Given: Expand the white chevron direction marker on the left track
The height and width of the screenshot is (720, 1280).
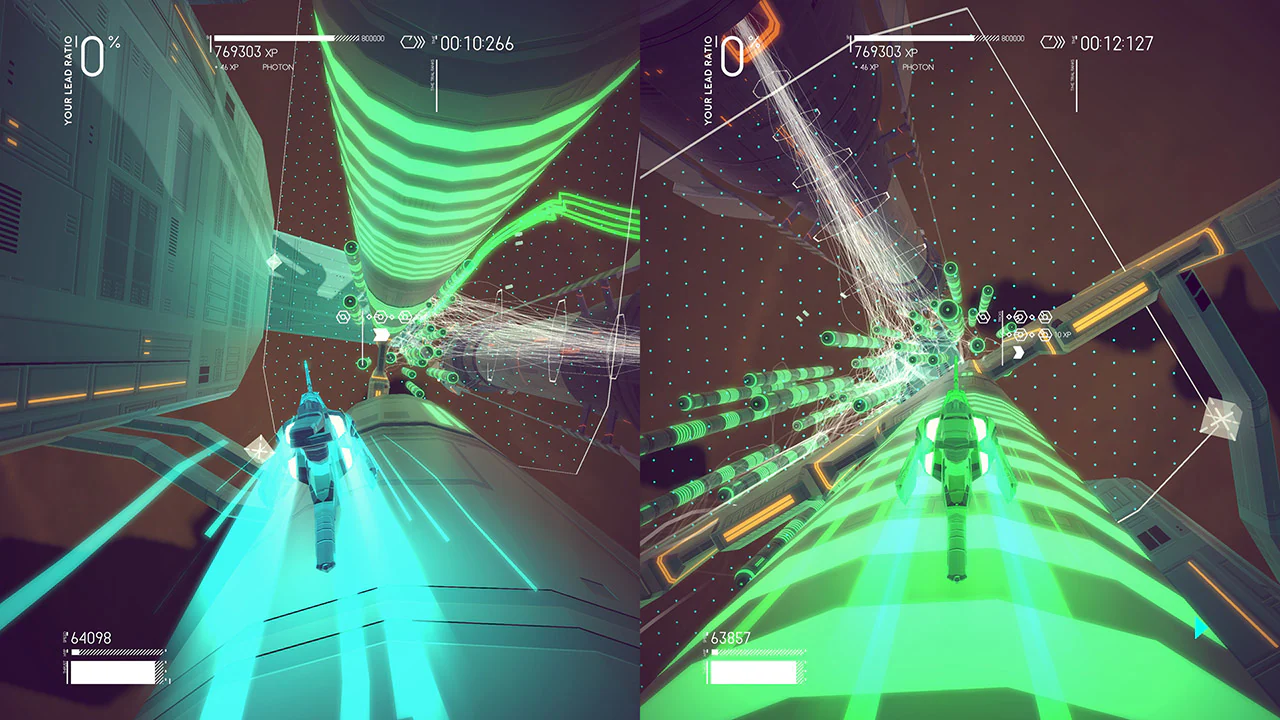Looking at the screenshot, I should [381, 335].
